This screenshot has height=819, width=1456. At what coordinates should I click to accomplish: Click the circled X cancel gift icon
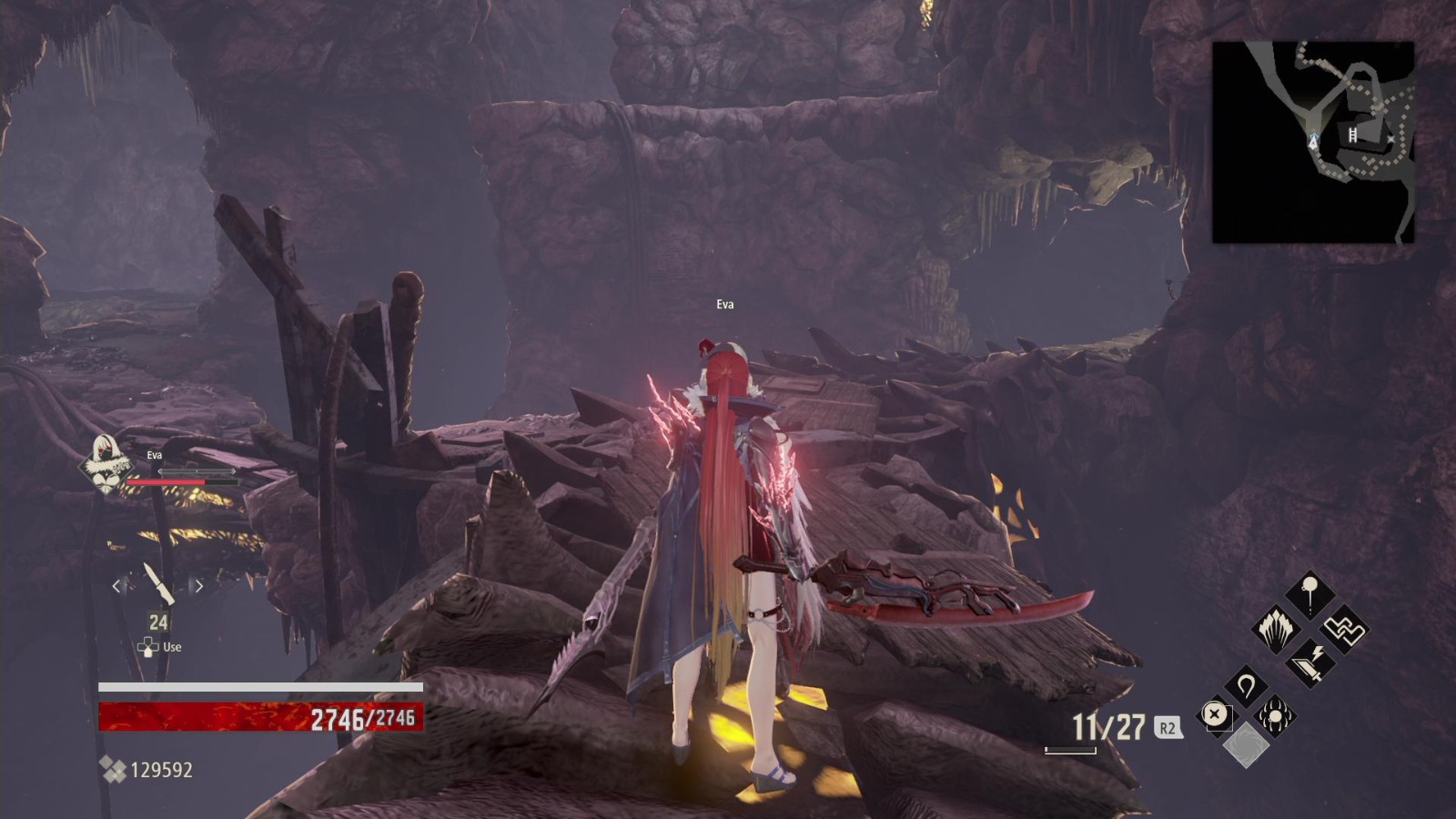(1214, 715)
